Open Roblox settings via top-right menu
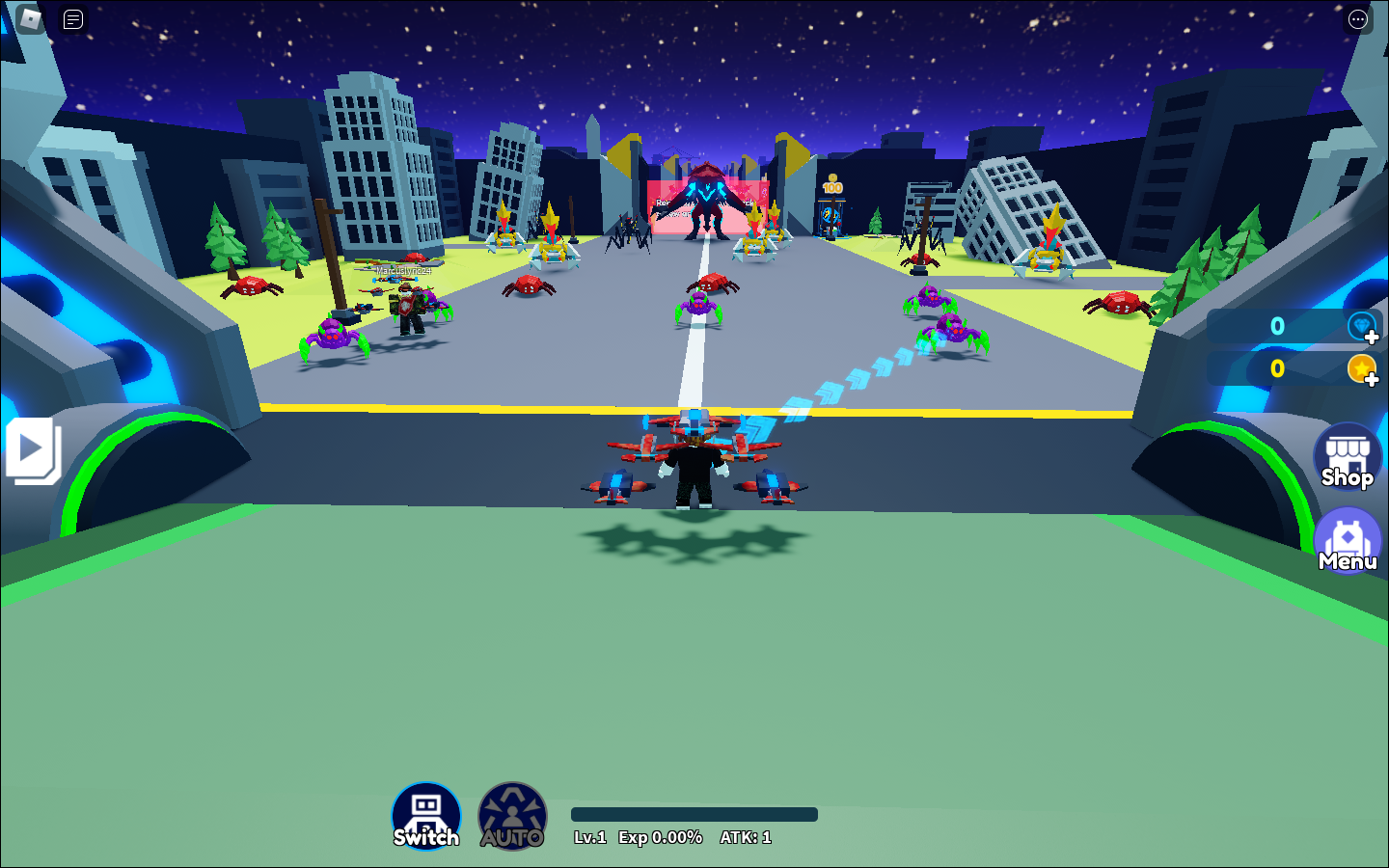The width and height of the screenshot is (1389, 868). tap(1359, 19)
